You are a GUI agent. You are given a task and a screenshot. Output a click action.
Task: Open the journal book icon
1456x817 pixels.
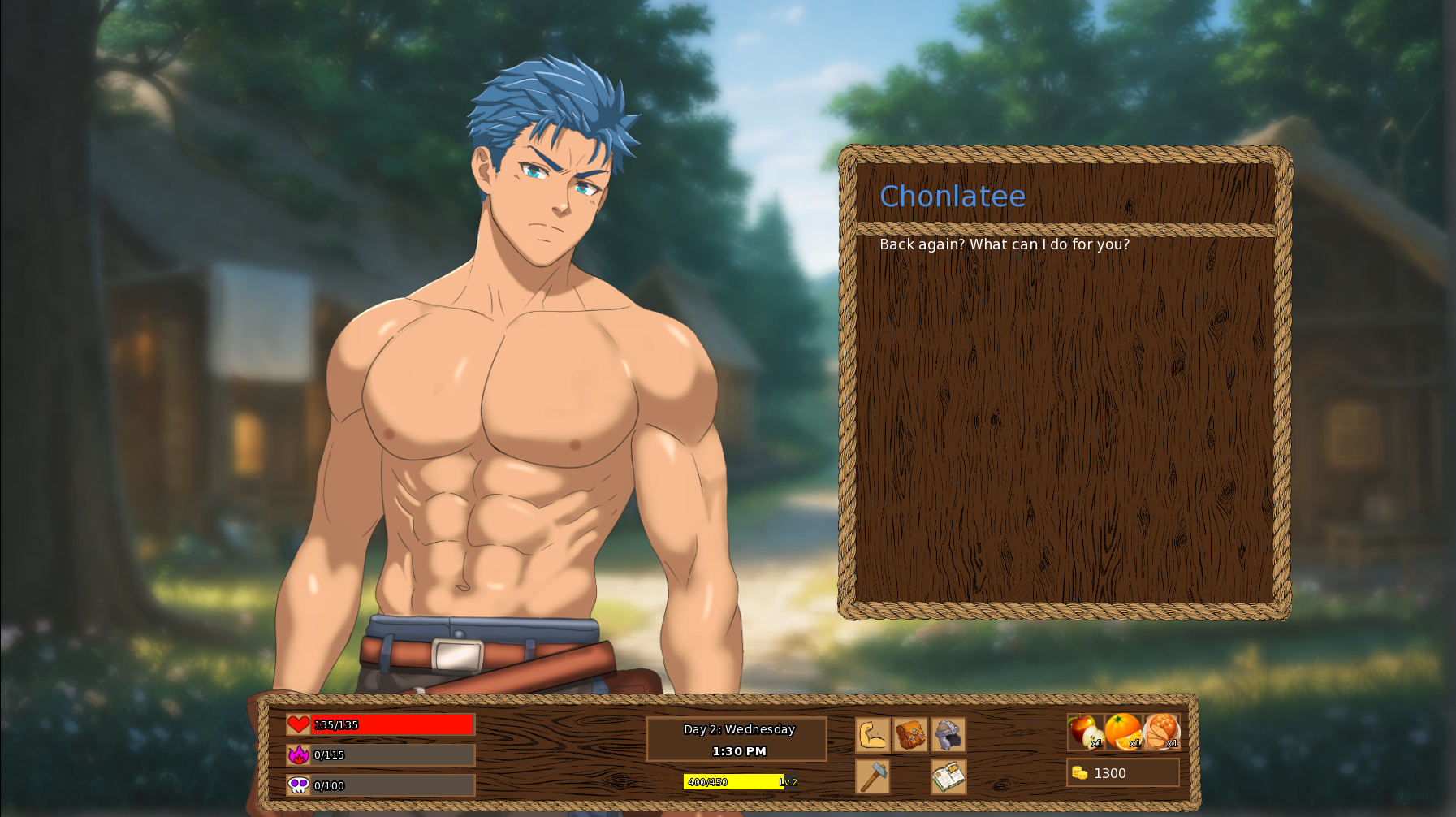coord(948,778)
